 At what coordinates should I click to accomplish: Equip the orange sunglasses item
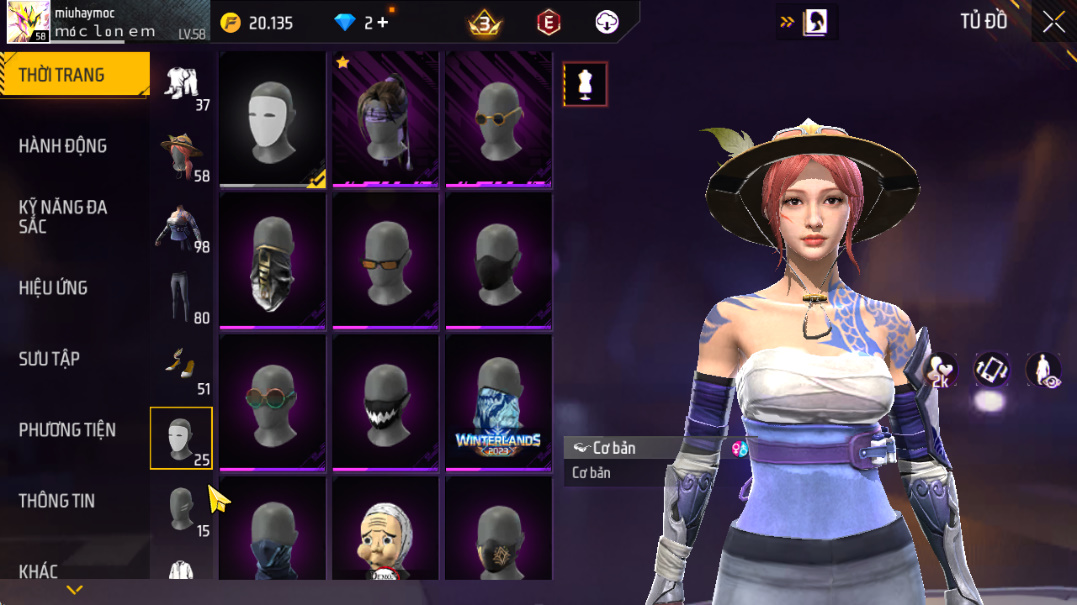385,261
